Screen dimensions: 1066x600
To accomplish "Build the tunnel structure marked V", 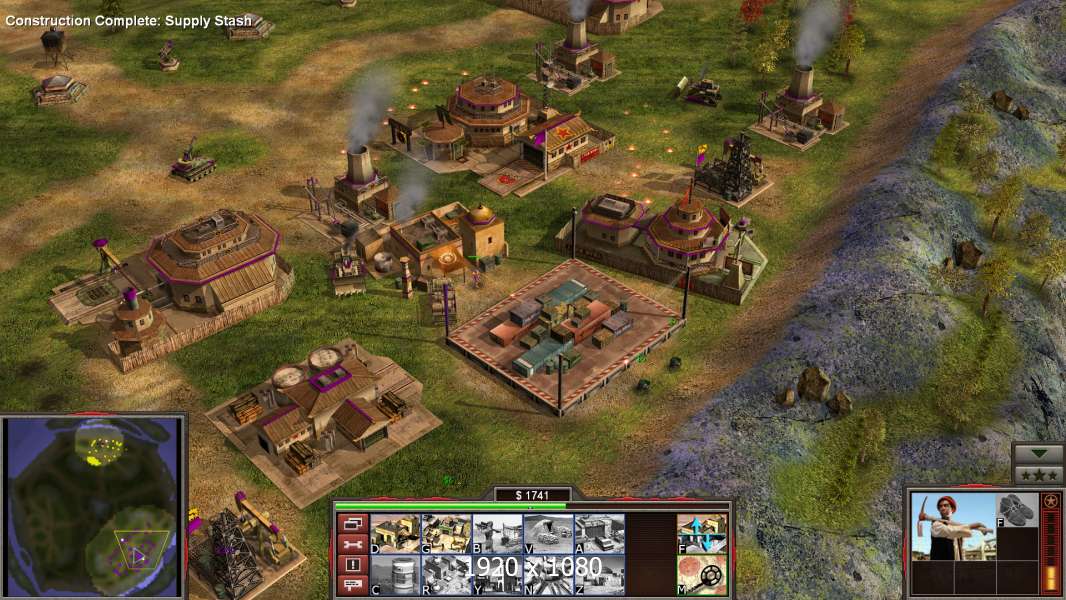I will tap(548, 533).
